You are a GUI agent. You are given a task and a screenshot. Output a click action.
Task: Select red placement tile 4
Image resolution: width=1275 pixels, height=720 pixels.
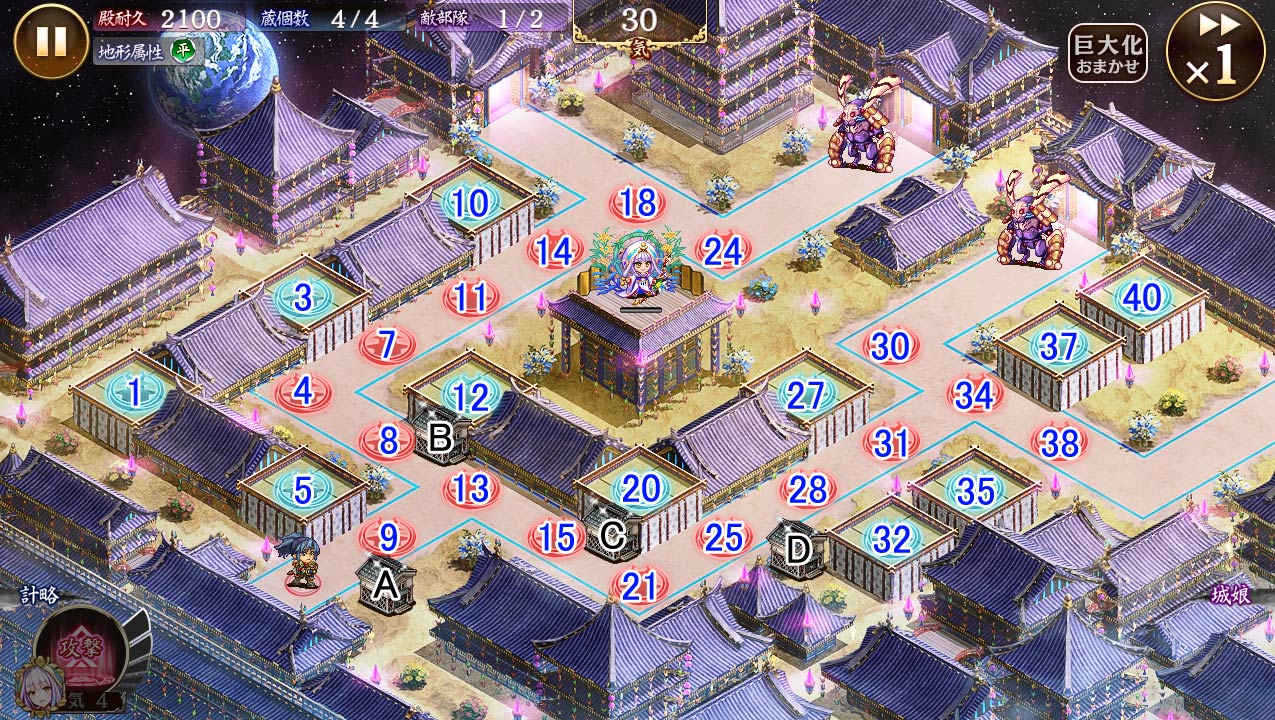[x=304, y=391]
